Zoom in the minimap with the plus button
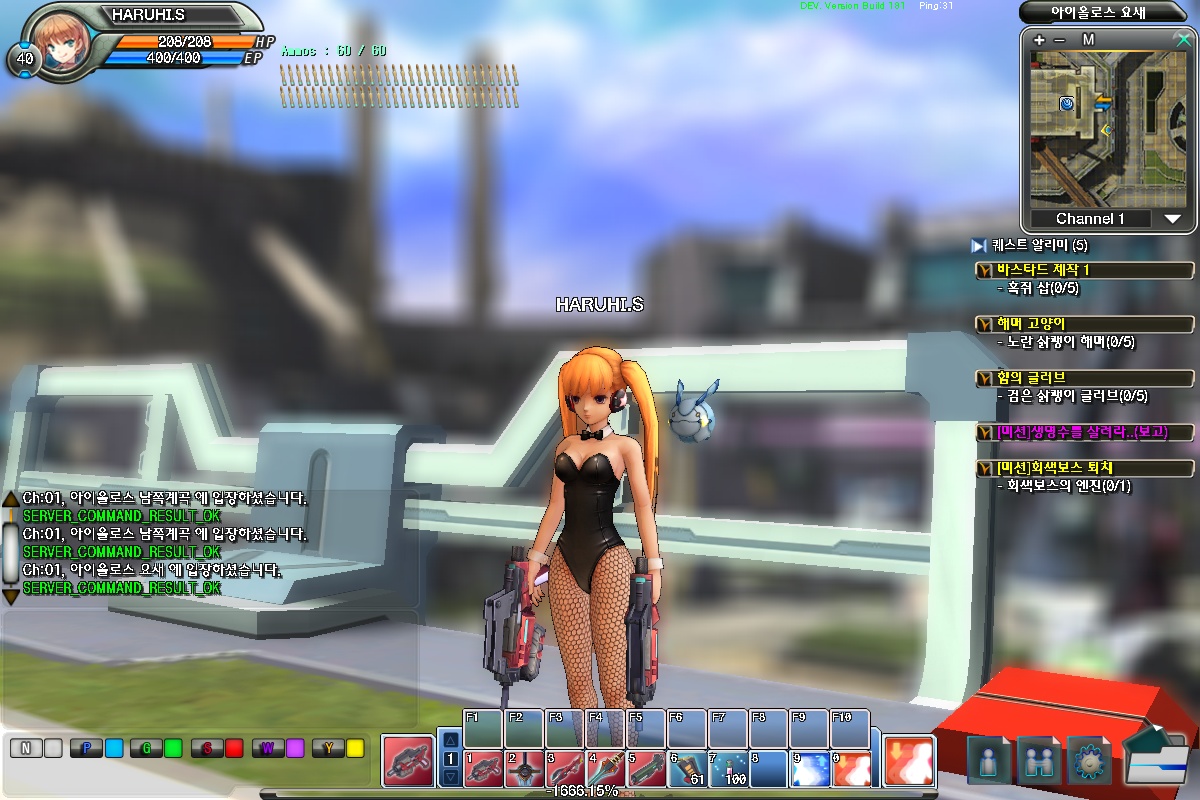The width and height of the screenshot is (1200, 800). pyautogui.click(x=1040, y=40)
